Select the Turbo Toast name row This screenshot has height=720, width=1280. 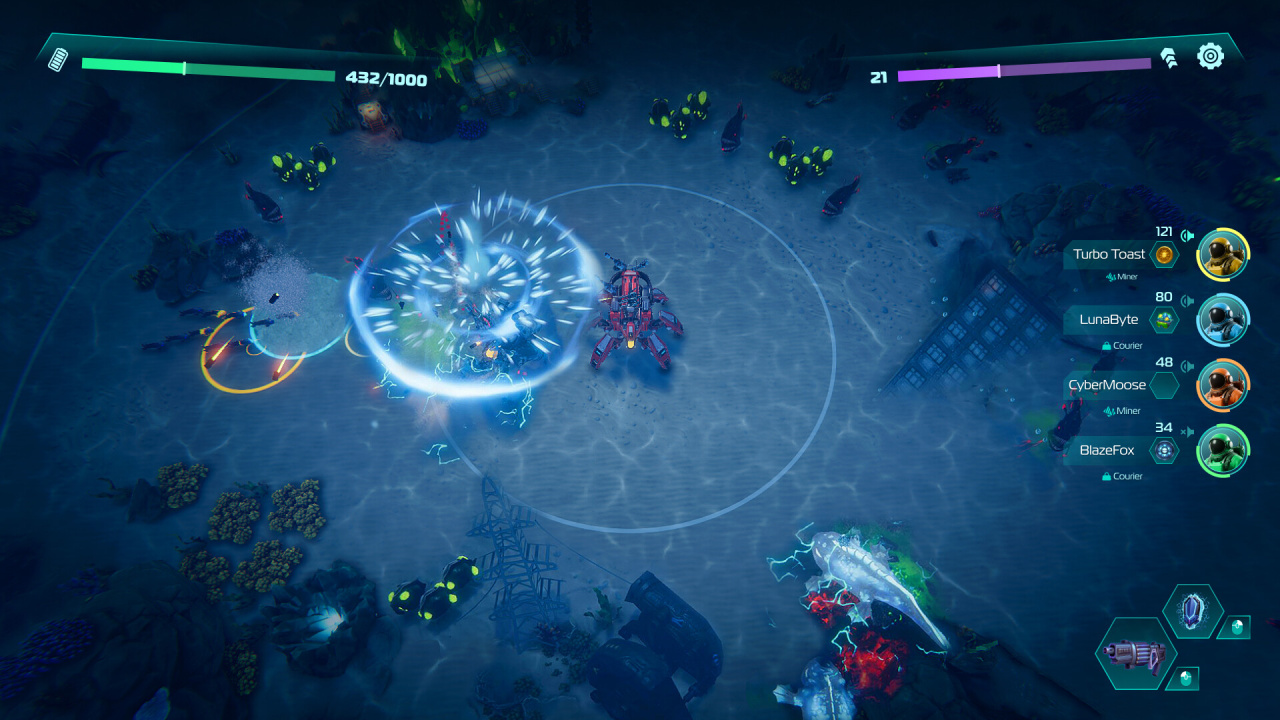pos(1108,254)
